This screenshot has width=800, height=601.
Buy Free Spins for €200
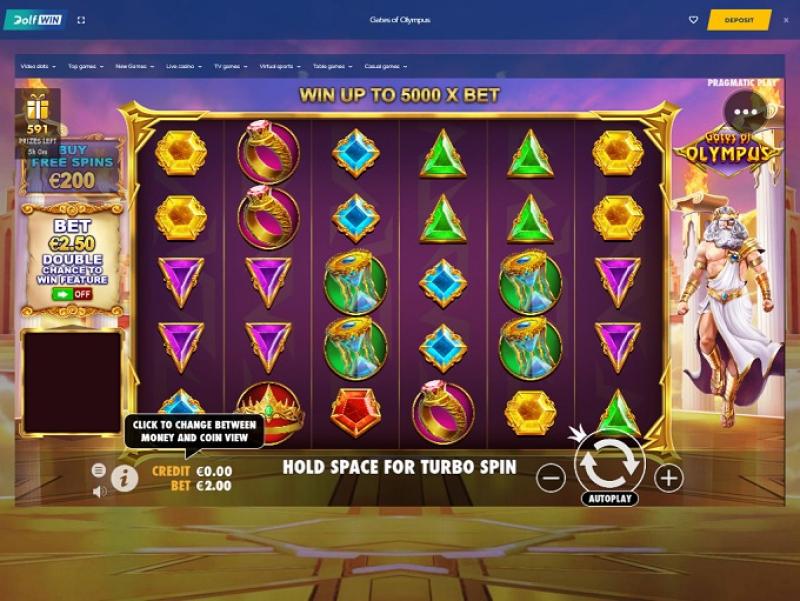coord(72,167)
